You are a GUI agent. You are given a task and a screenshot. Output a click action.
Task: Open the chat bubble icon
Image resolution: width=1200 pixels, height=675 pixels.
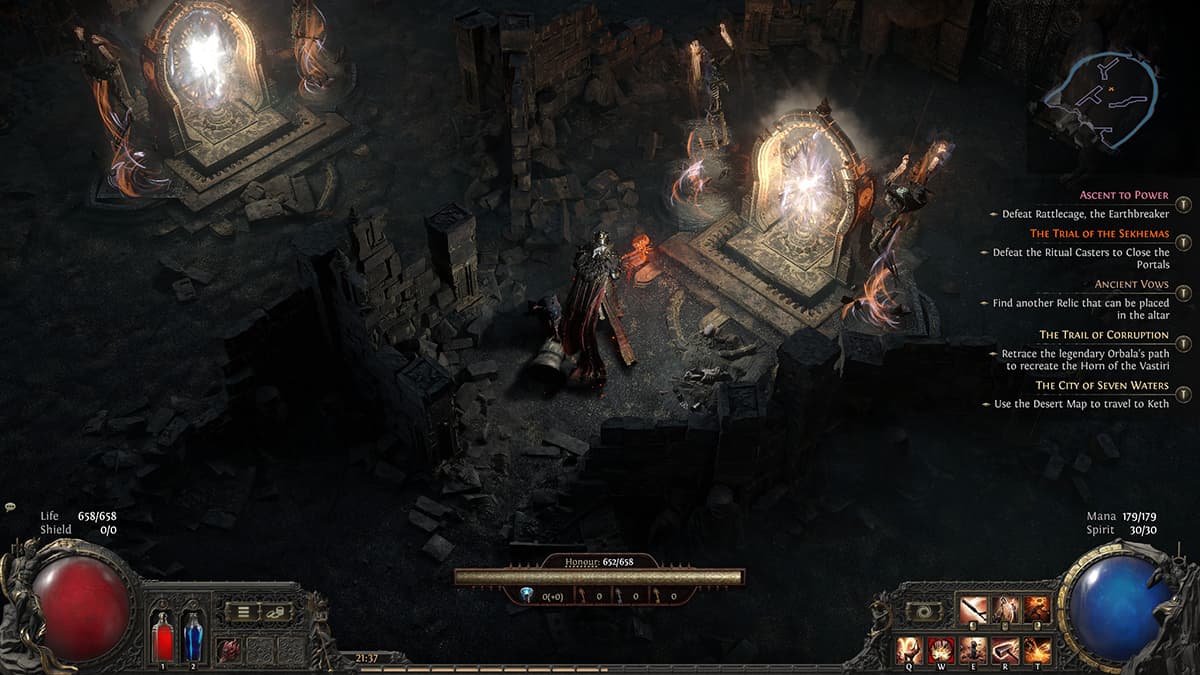tap(9, 508)
